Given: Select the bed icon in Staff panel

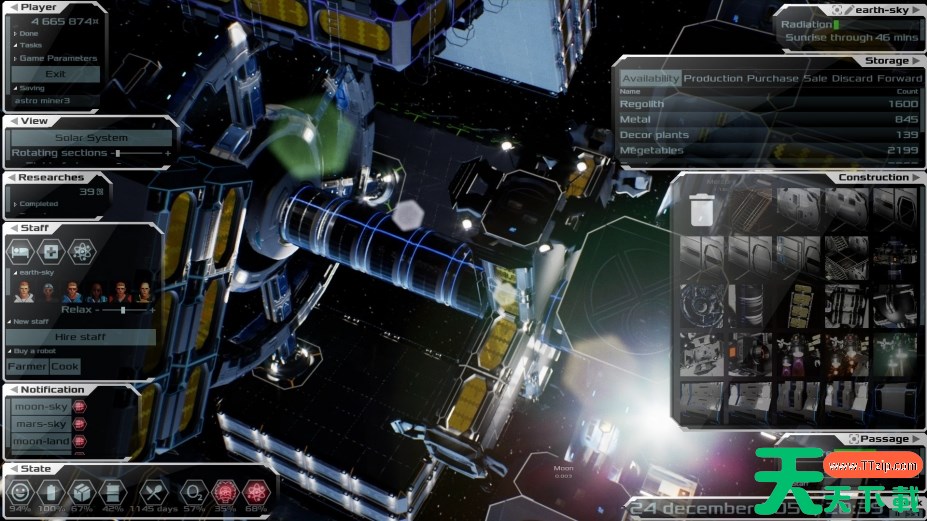Looking at the screenshot, I should [19, 251].
